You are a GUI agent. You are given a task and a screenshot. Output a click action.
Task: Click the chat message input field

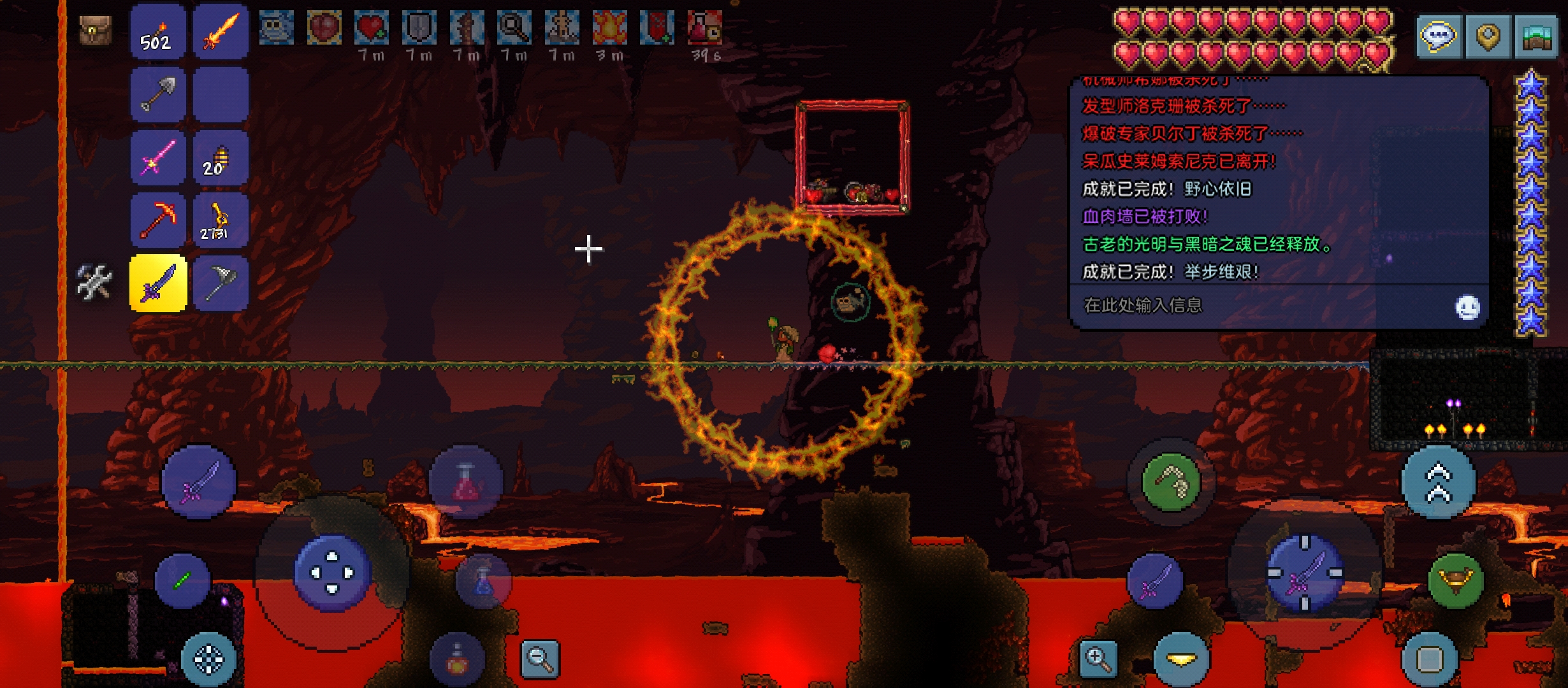pyautogui.click(x=1262, y=306)
